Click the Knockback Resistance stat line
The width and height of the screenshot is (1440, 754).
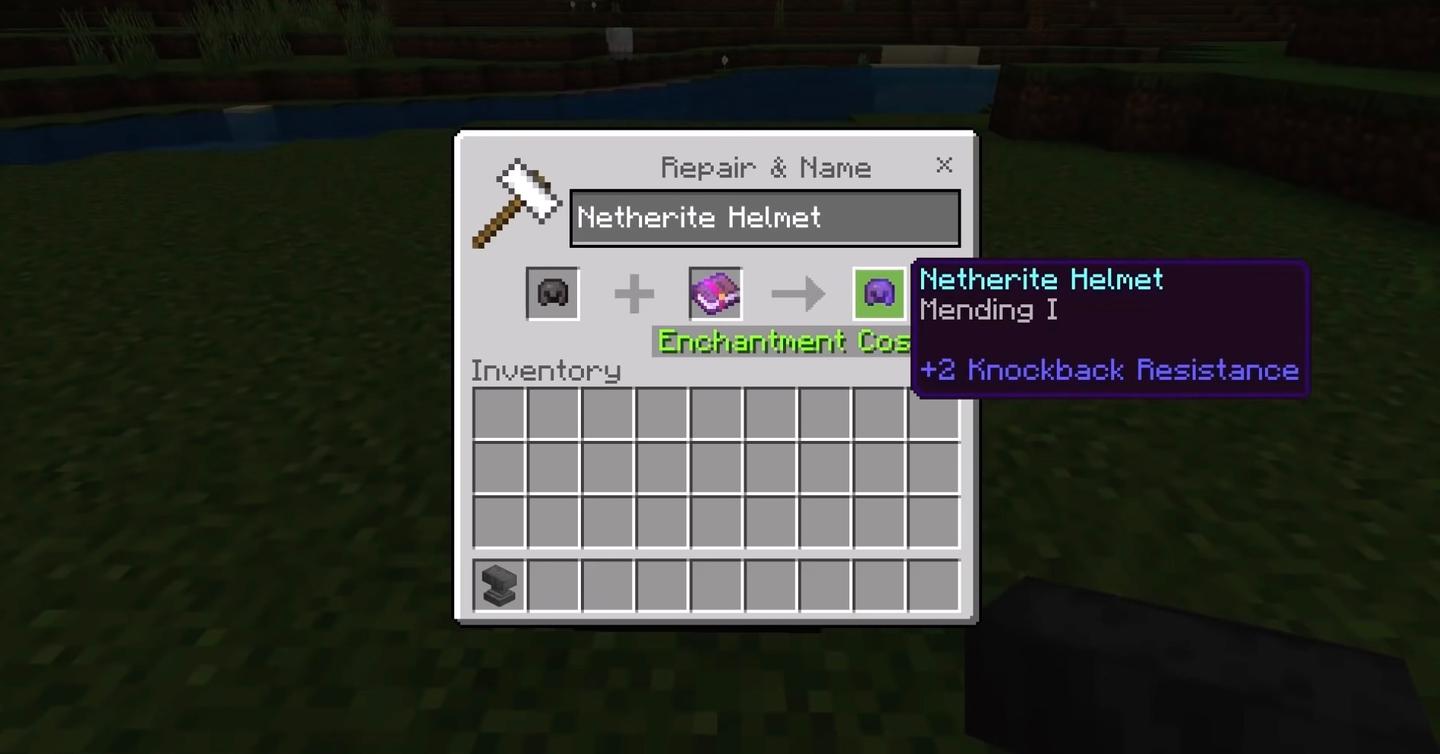(x=1110, y=370)
